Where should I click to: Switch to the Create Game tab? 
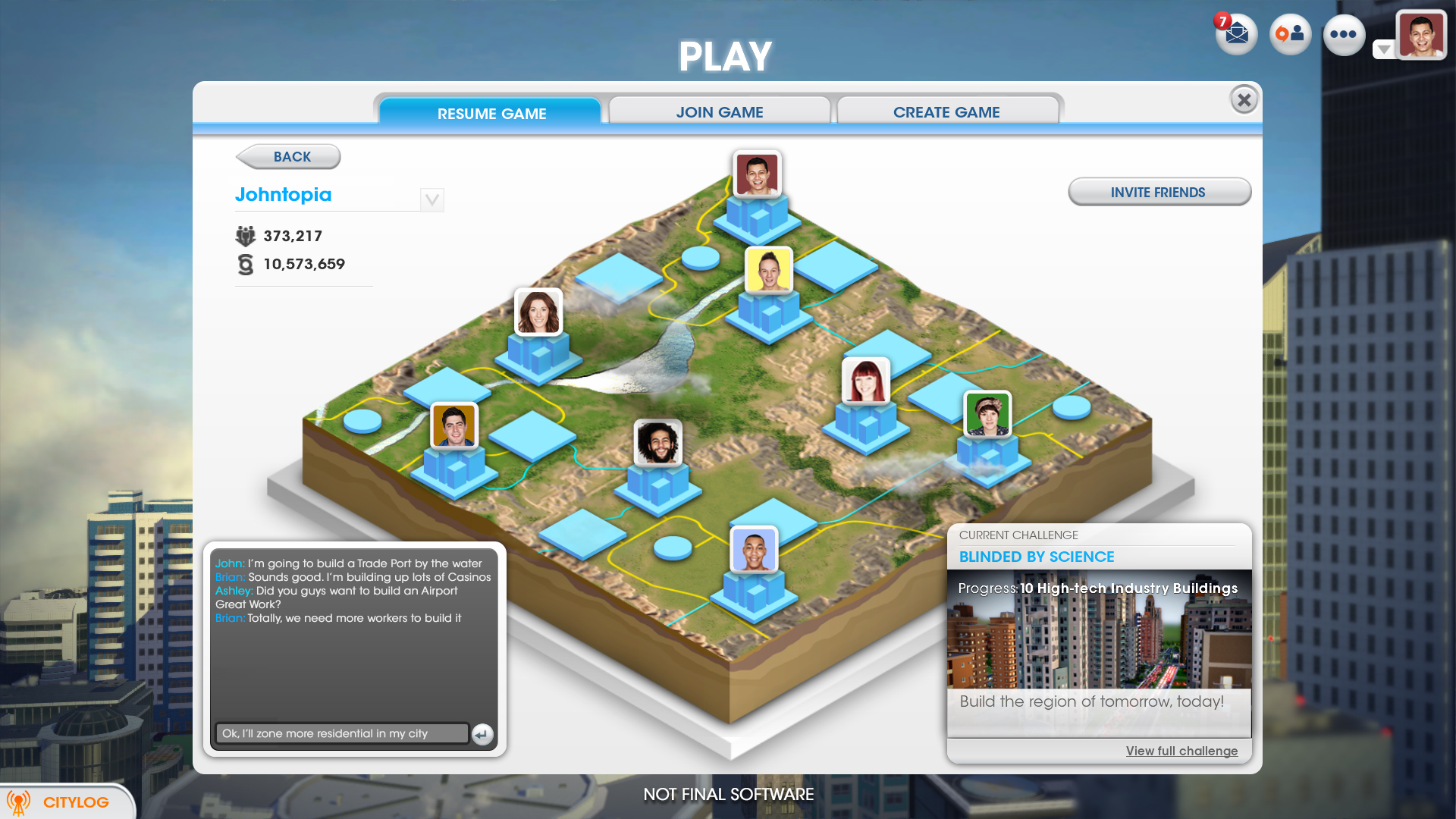(x=946, y=111)
